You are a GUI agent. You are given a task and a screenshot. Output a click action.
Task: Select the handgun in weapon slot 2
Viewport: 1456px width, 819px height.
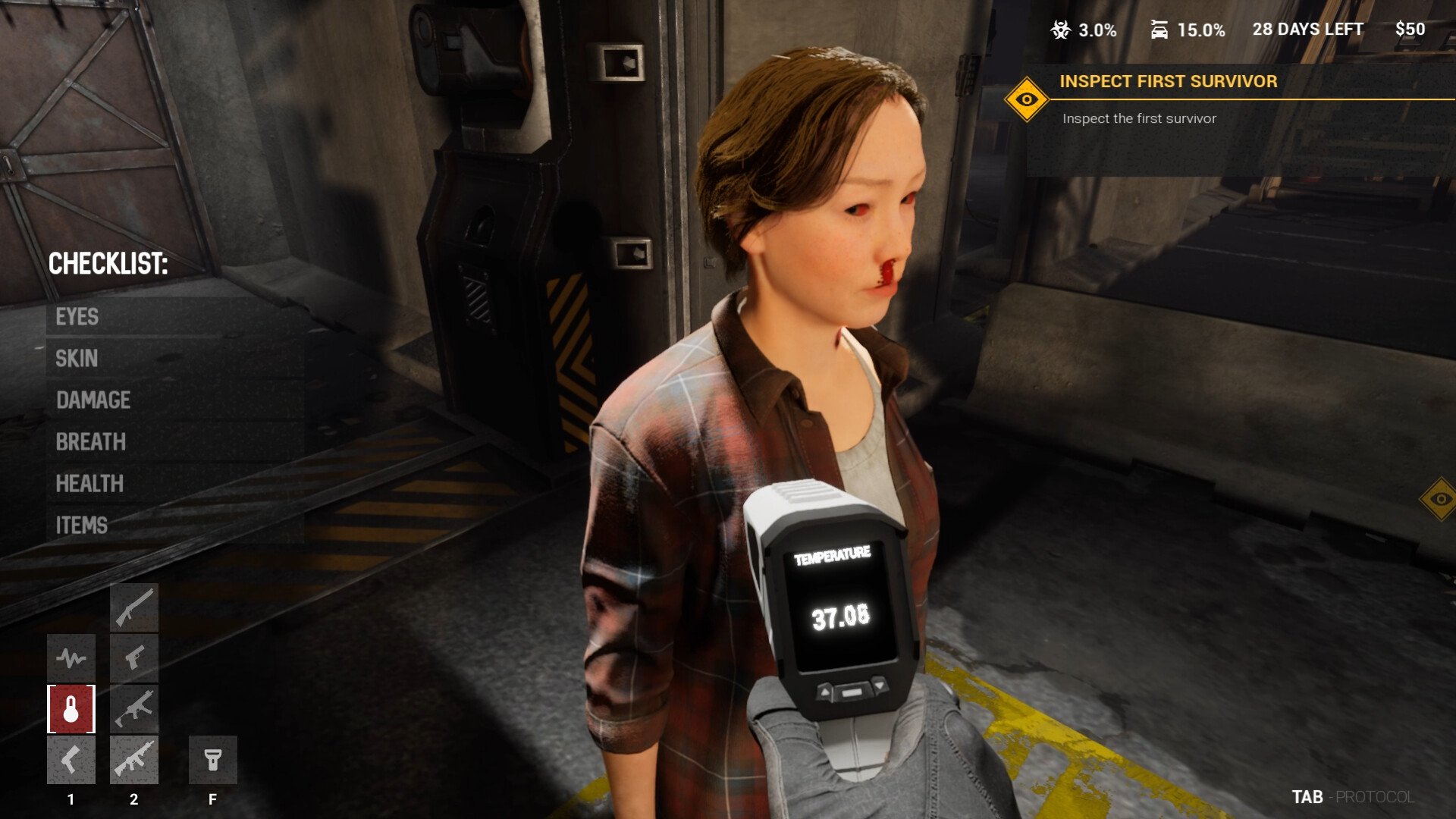pyautogui.click(x=135, y=658)
